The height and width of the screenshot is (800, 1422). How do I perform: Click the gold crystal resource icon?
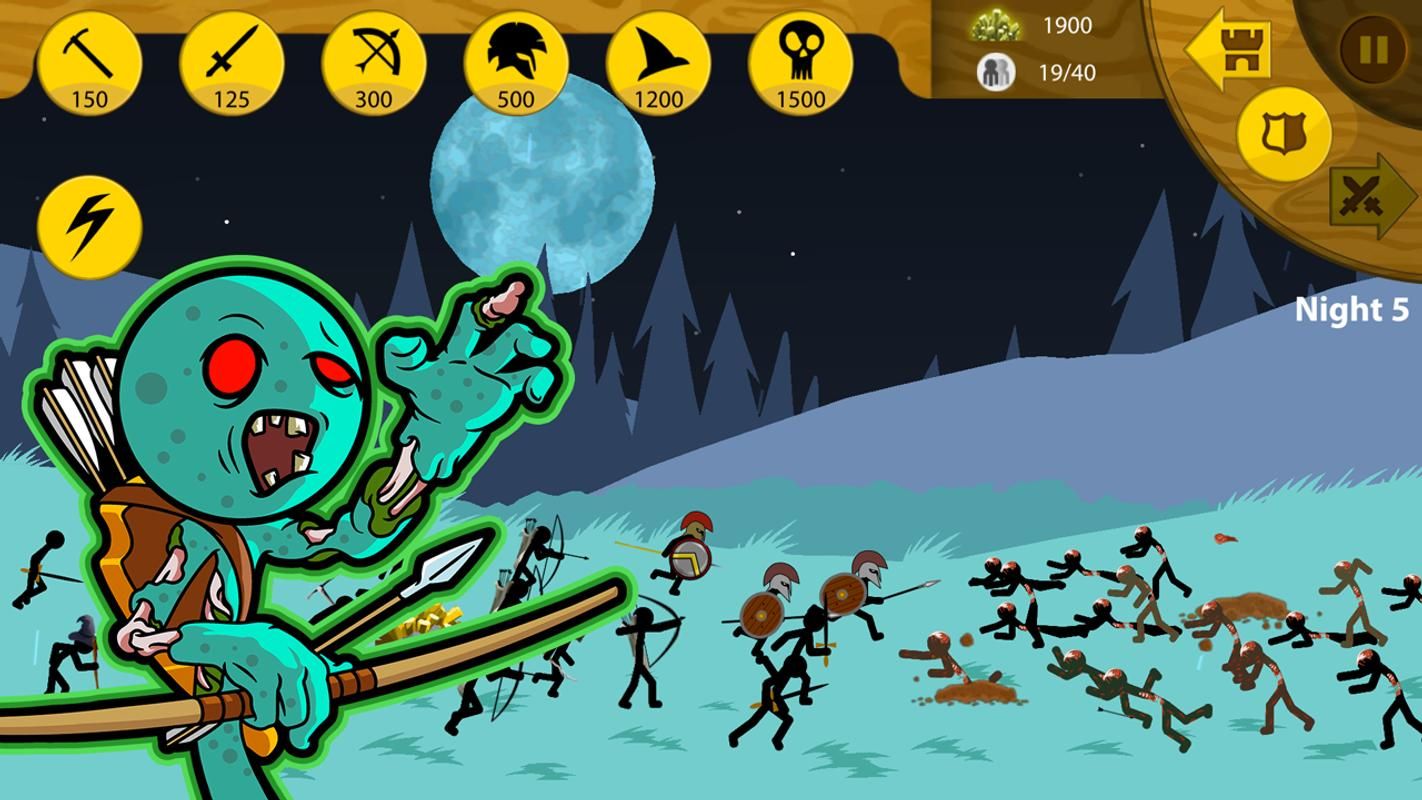tap(994, 26)
